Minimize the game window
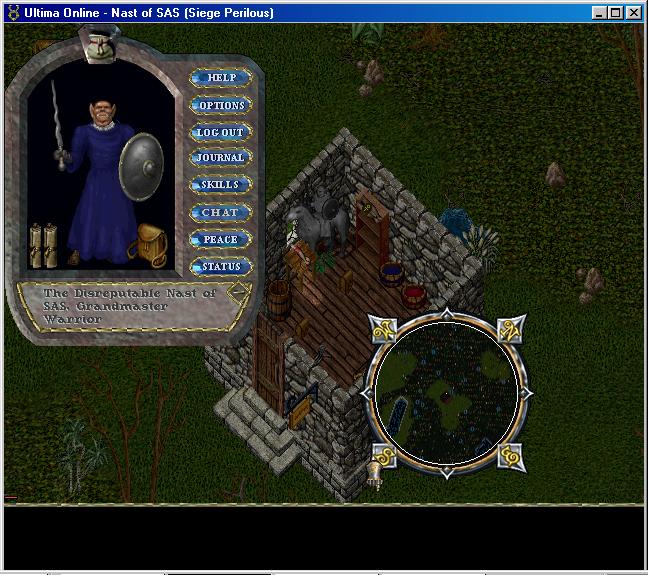 (600, 13)
